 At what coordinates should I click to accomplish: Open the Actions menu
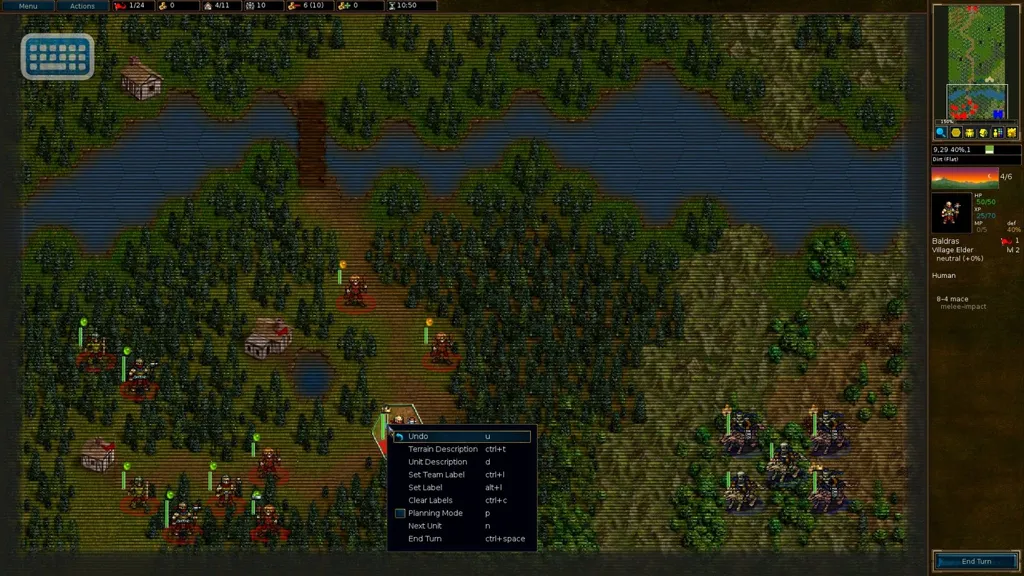[x=82, y=6]
